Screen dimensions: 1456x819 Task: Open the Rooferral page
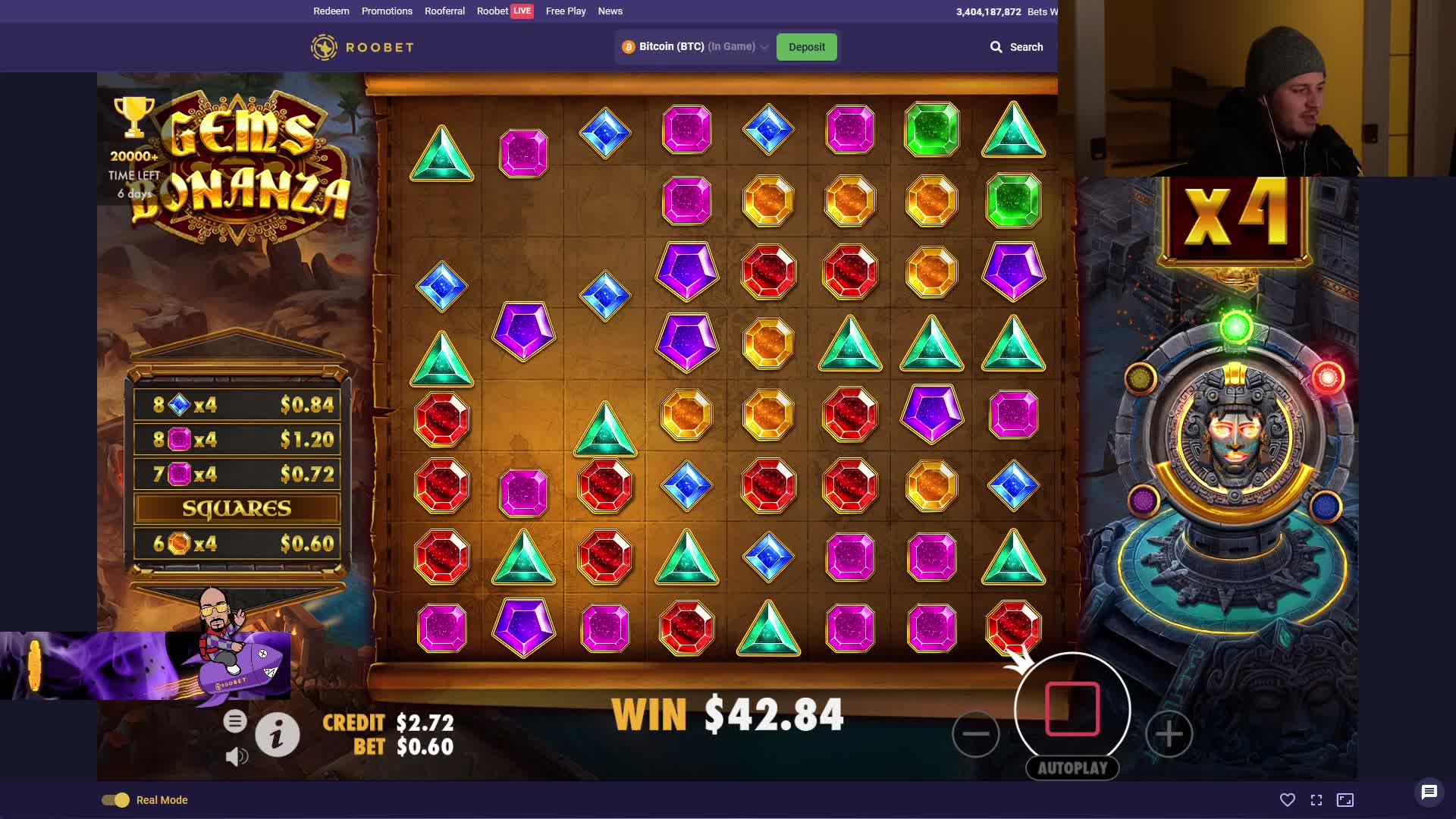(x=444, y=11)
